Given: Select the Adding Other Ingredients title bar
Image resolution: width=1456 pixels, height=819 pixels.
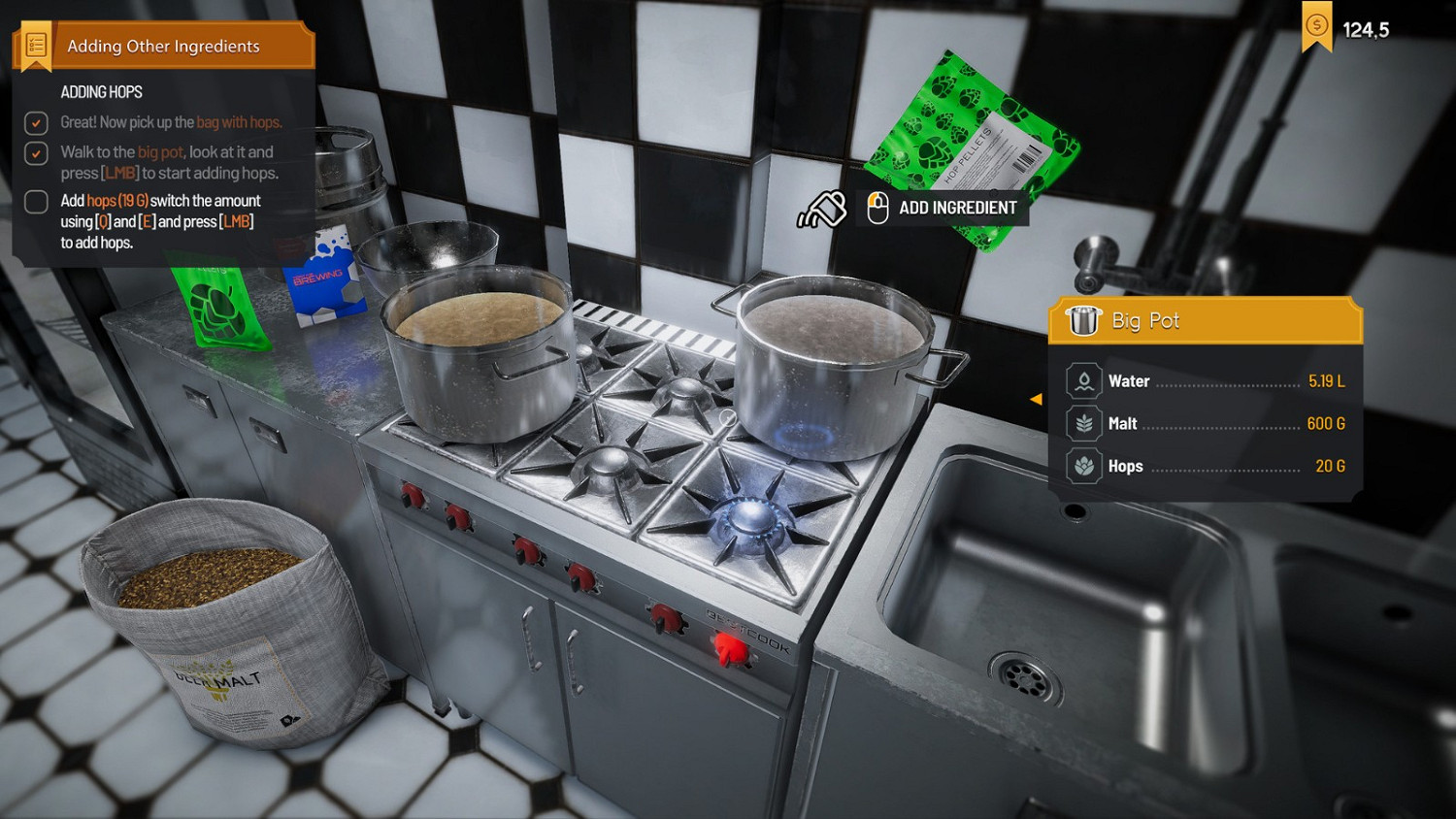Looking at the screenshot, I should [165, 46].
